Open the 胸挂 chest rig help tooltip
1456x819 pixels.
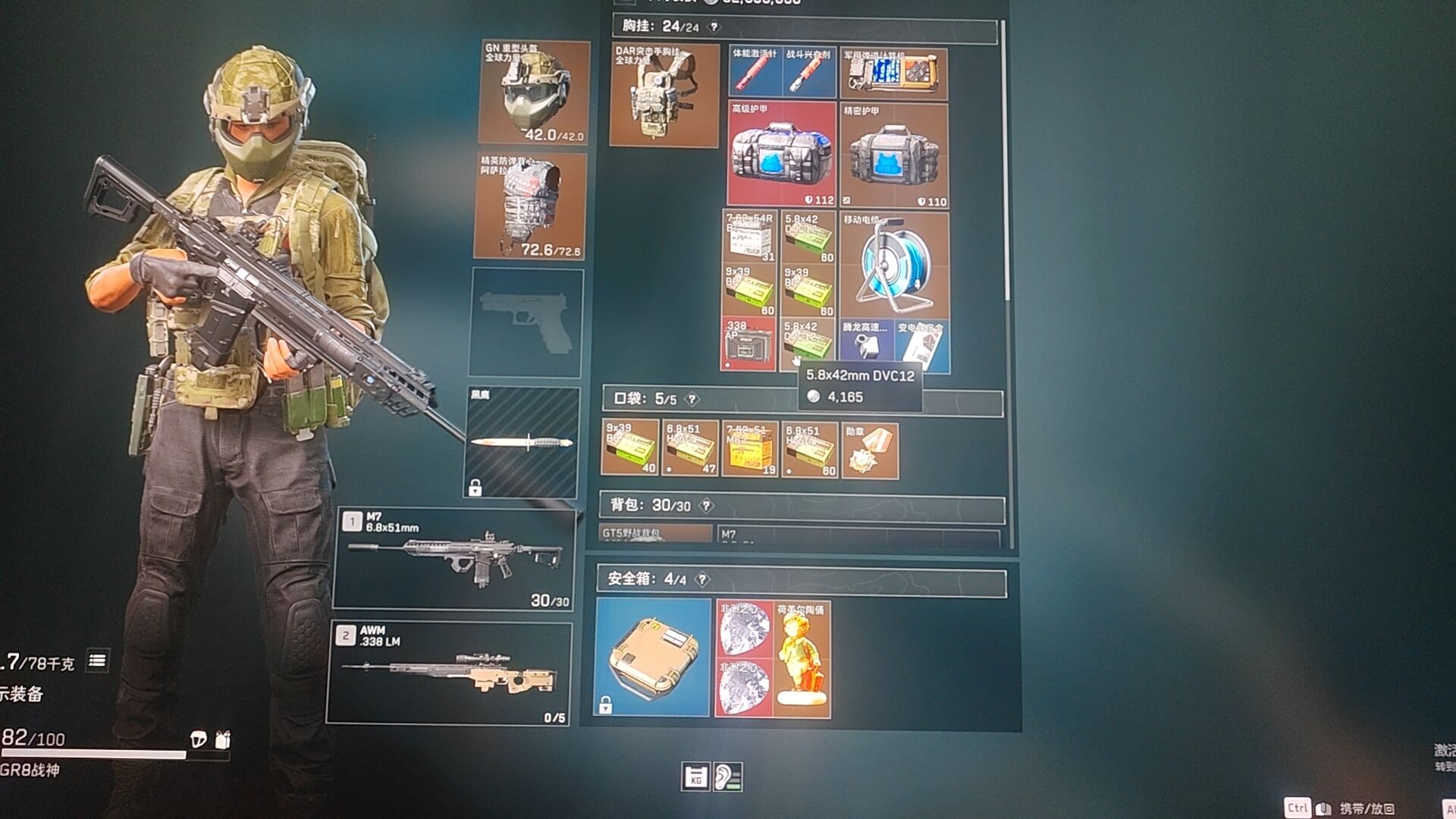pyautogui.click(x=714, y=27)
